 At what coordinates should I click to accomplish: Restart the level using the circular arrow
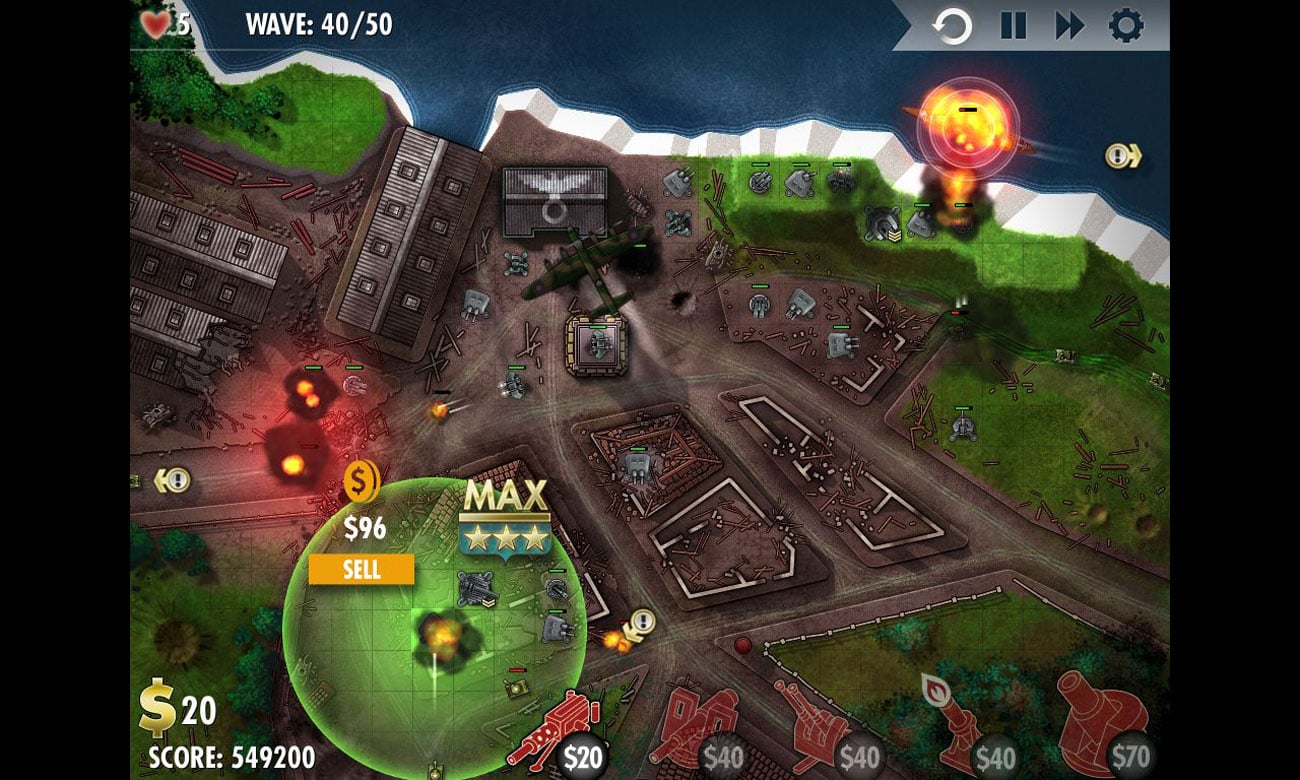coord(951,27)
